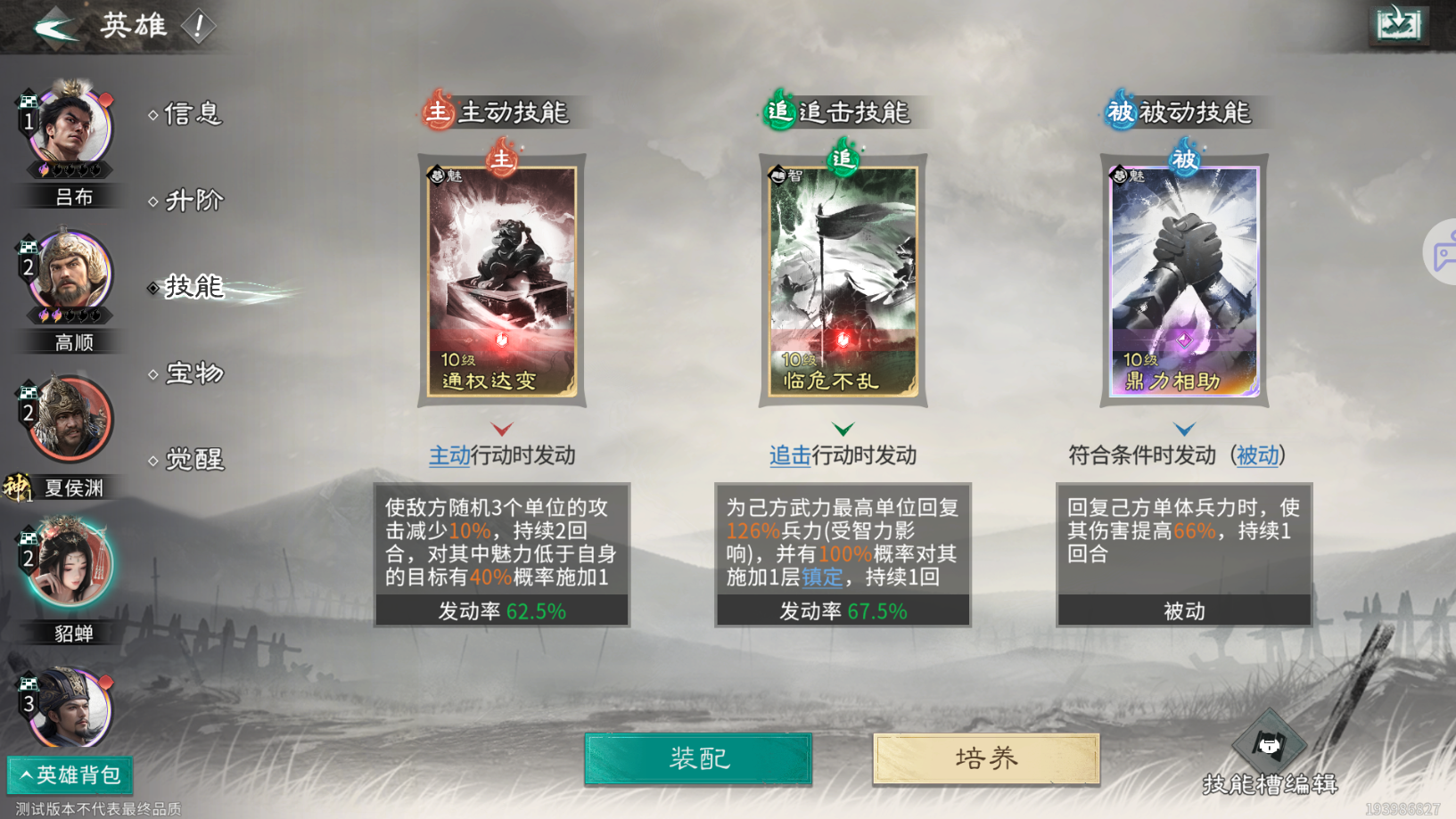The width and height of the screenshot is (1456, 819).
Task: Click the 发动率 62.5% rate bar
Action: (x=501, y=611)
